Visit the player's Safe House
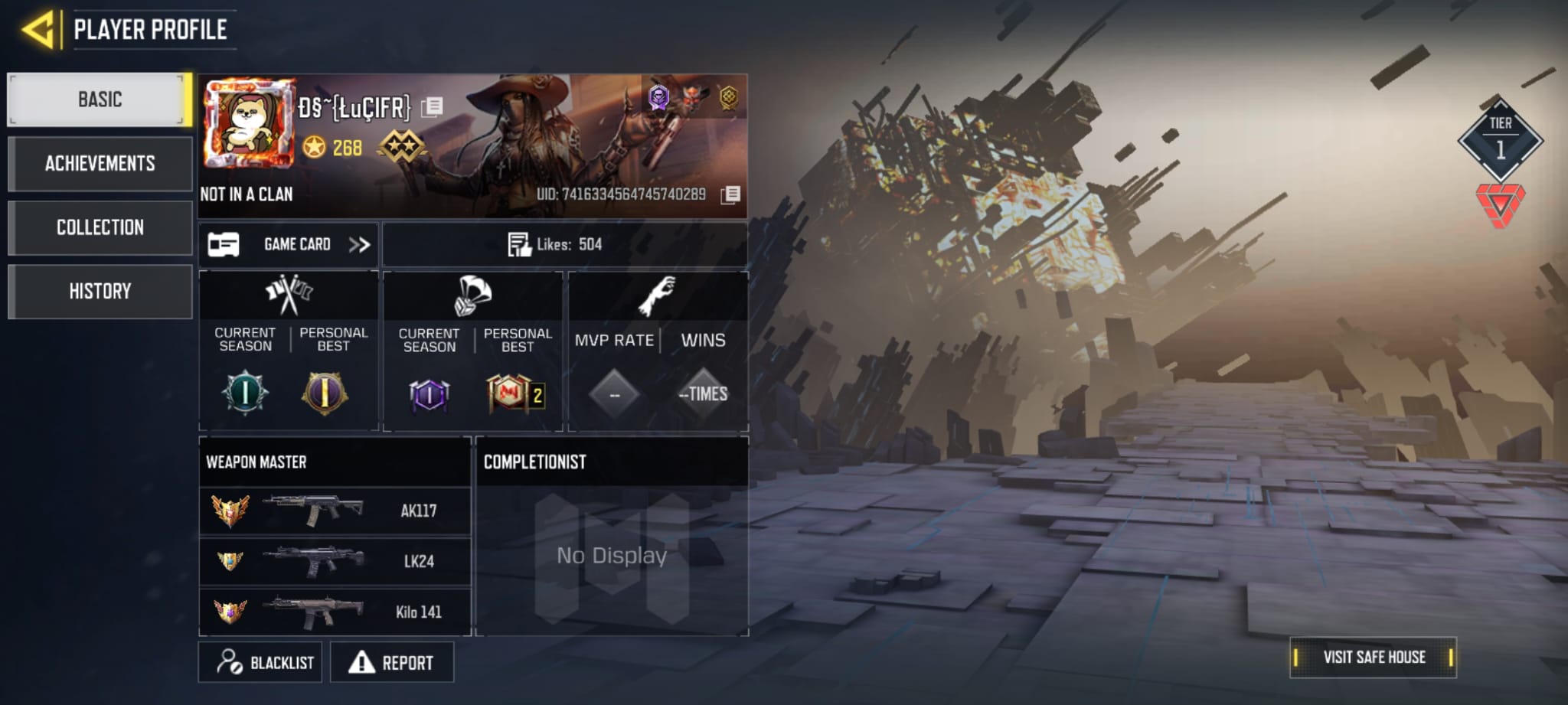 [1373, 657]
